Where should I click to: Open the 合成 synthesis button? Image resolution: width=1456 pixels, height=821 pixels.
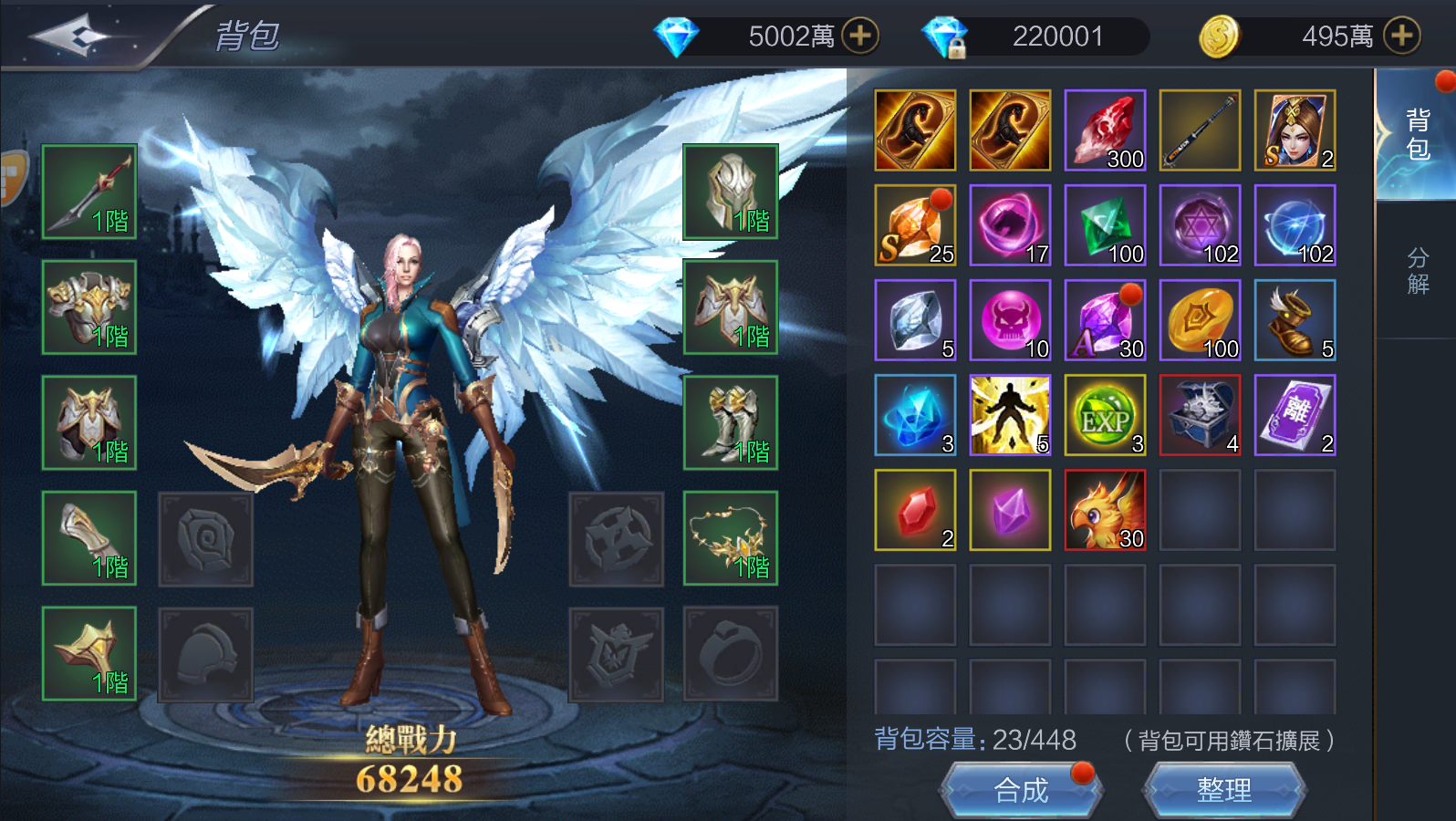[x=1021, y=790]
